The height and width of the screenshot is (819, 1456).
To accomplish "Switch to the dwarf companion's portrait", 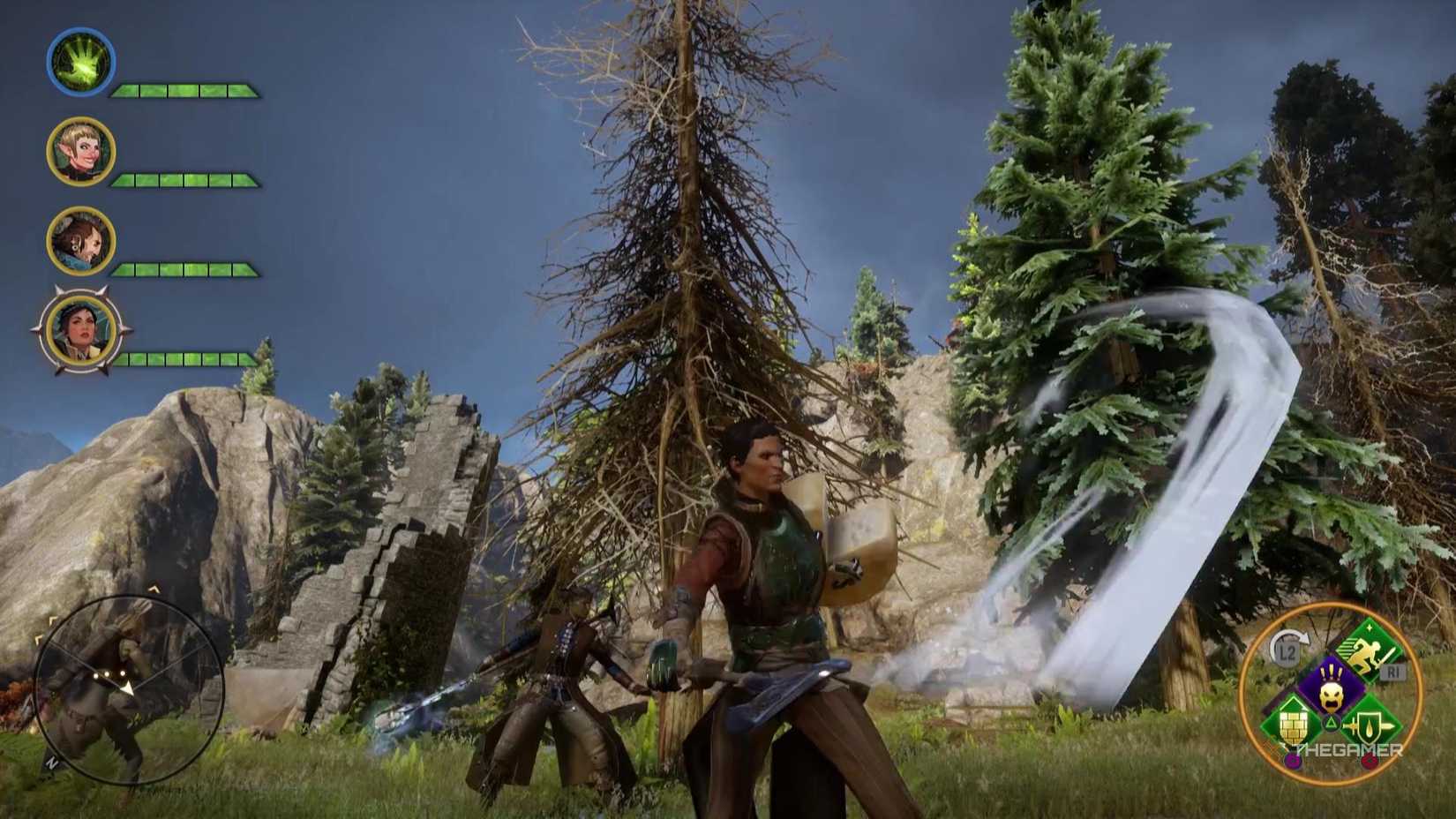I will [x=80, y=239].
